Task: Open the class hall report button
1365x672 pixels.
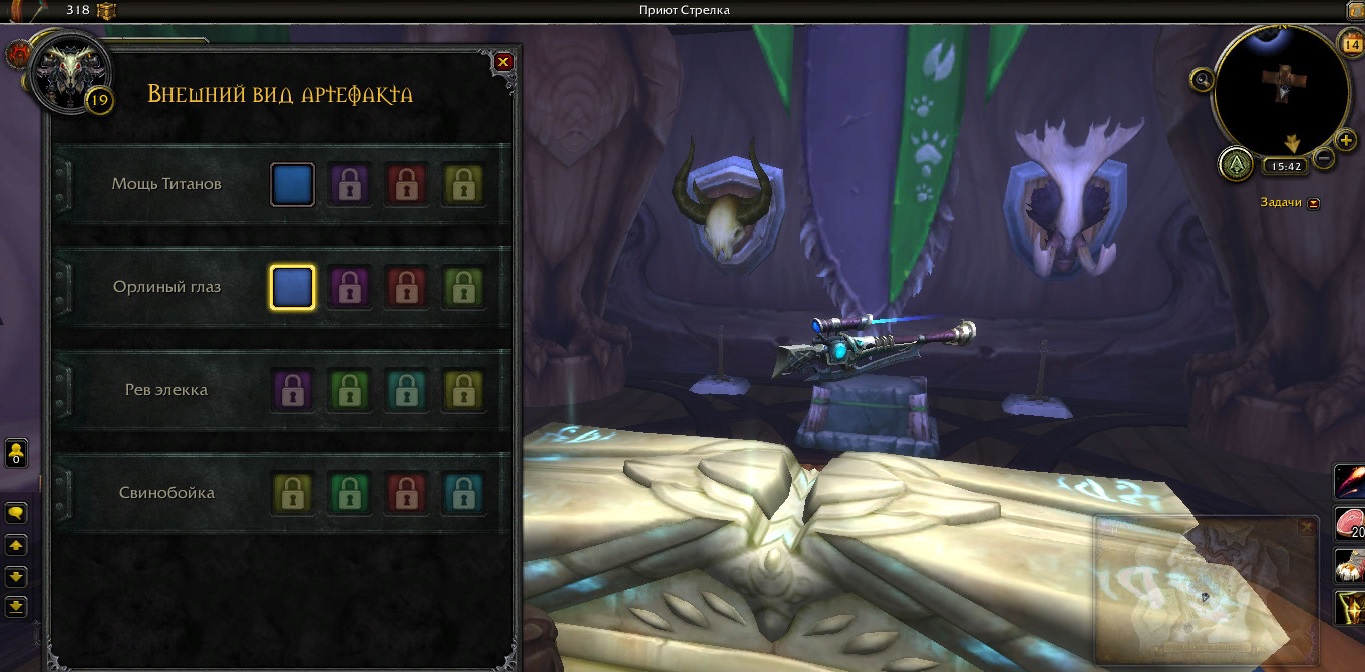Action: [x=1236, y=163]
